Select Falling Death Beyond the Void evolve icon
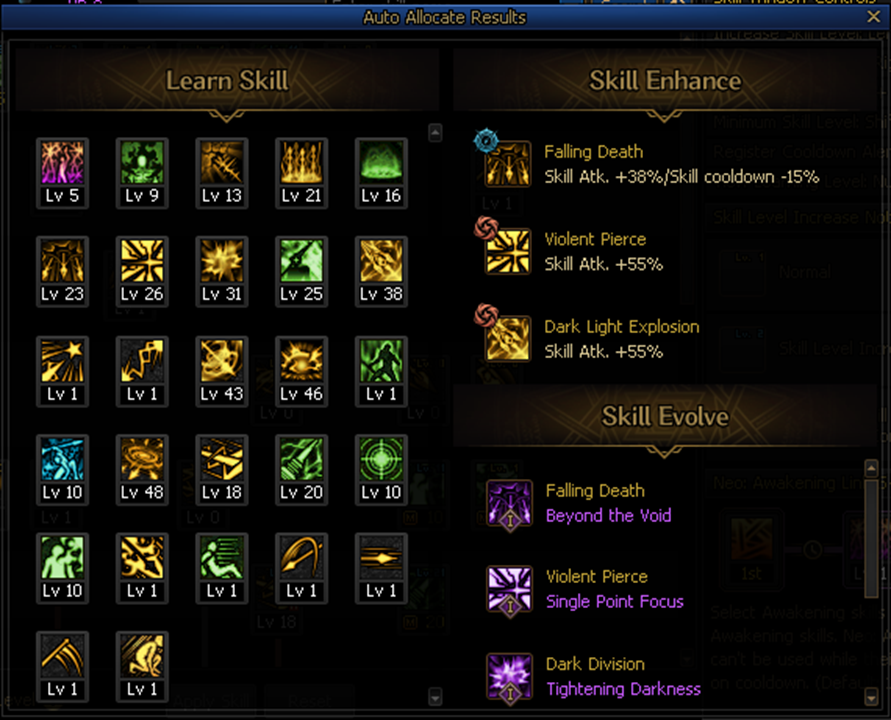 [x=510, y=503]
